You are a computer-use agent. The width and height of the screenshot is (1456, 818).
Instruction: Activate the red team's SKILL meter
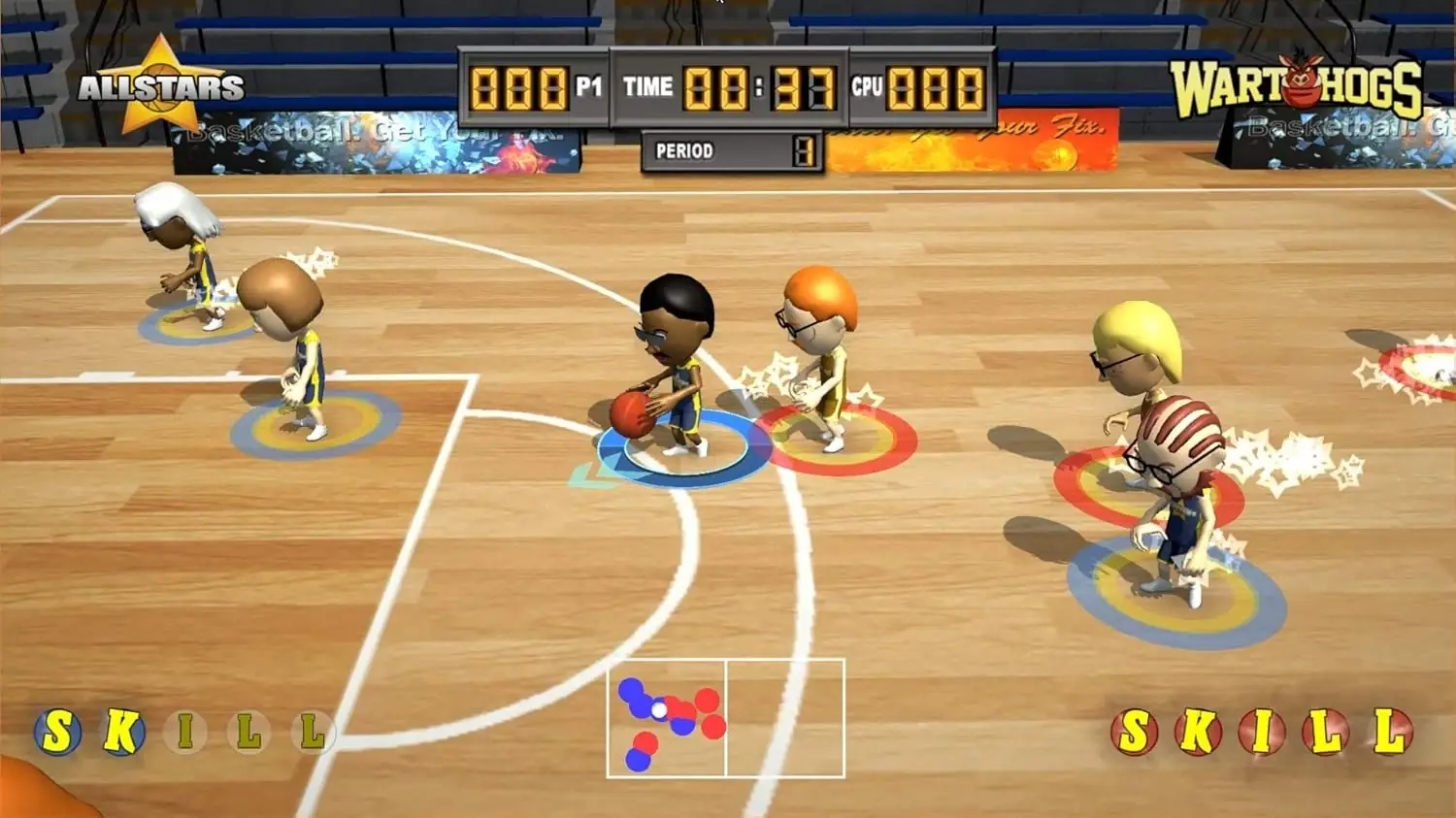(1262, 732)
